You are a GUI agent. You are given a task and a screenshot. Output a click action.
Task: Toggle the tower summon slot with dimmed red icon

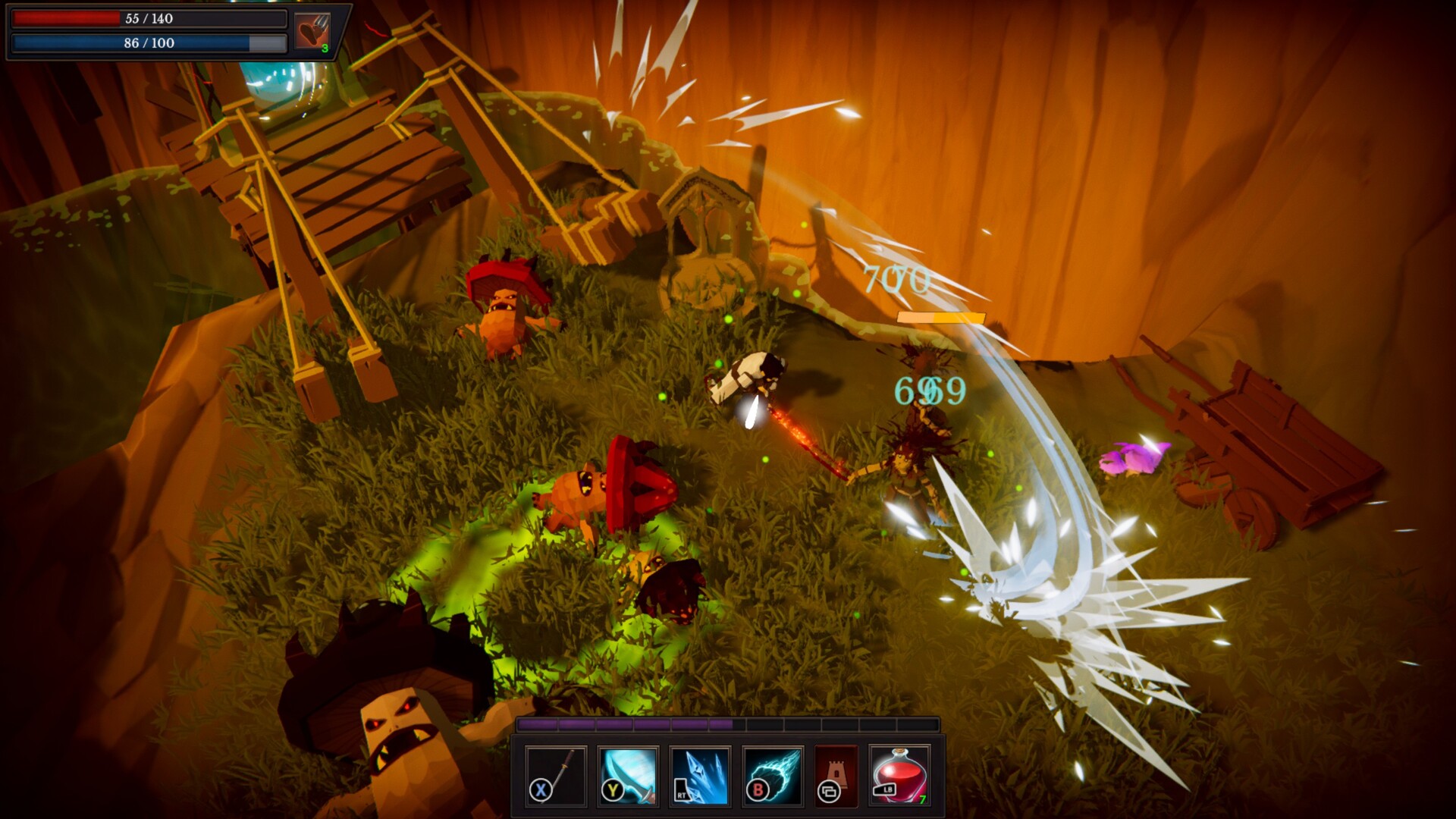tap(834, 777)
